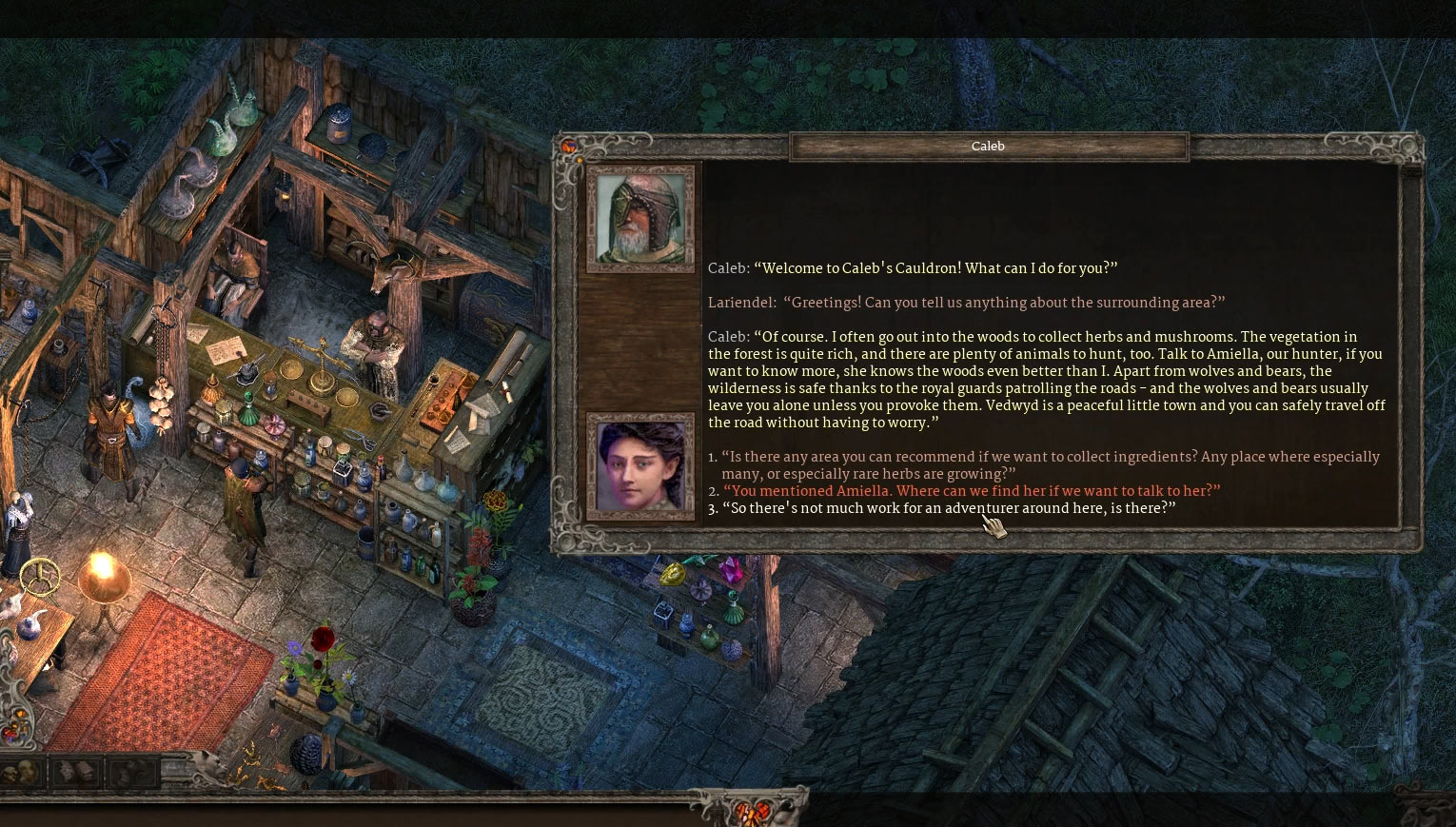This screenshot has width=1456, height=827.
Task: Choose the highlighted response about finding Amiella
Action: pos(971,492)
